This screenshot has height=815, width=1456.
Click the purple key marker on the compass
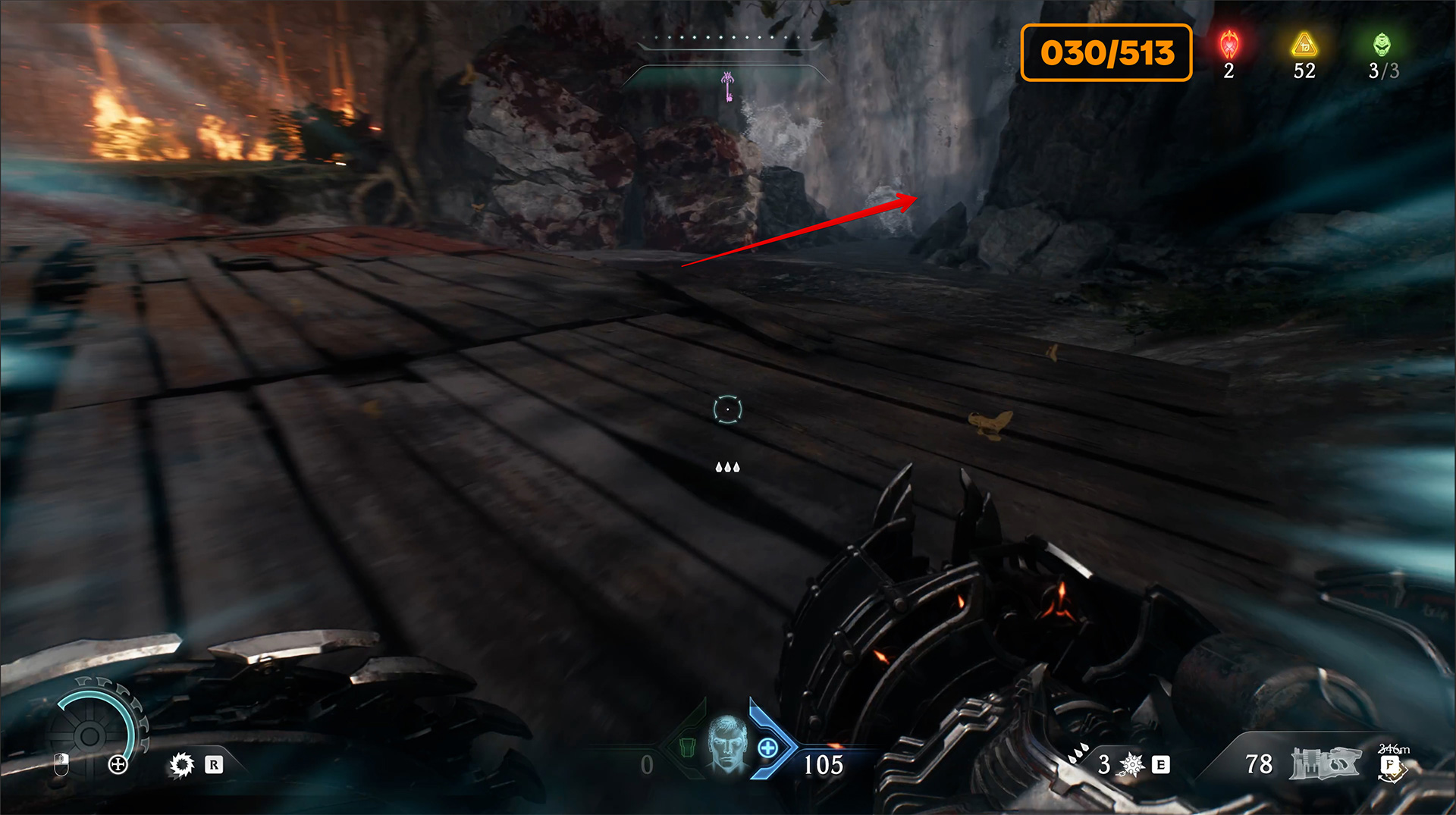coord(728,86)
